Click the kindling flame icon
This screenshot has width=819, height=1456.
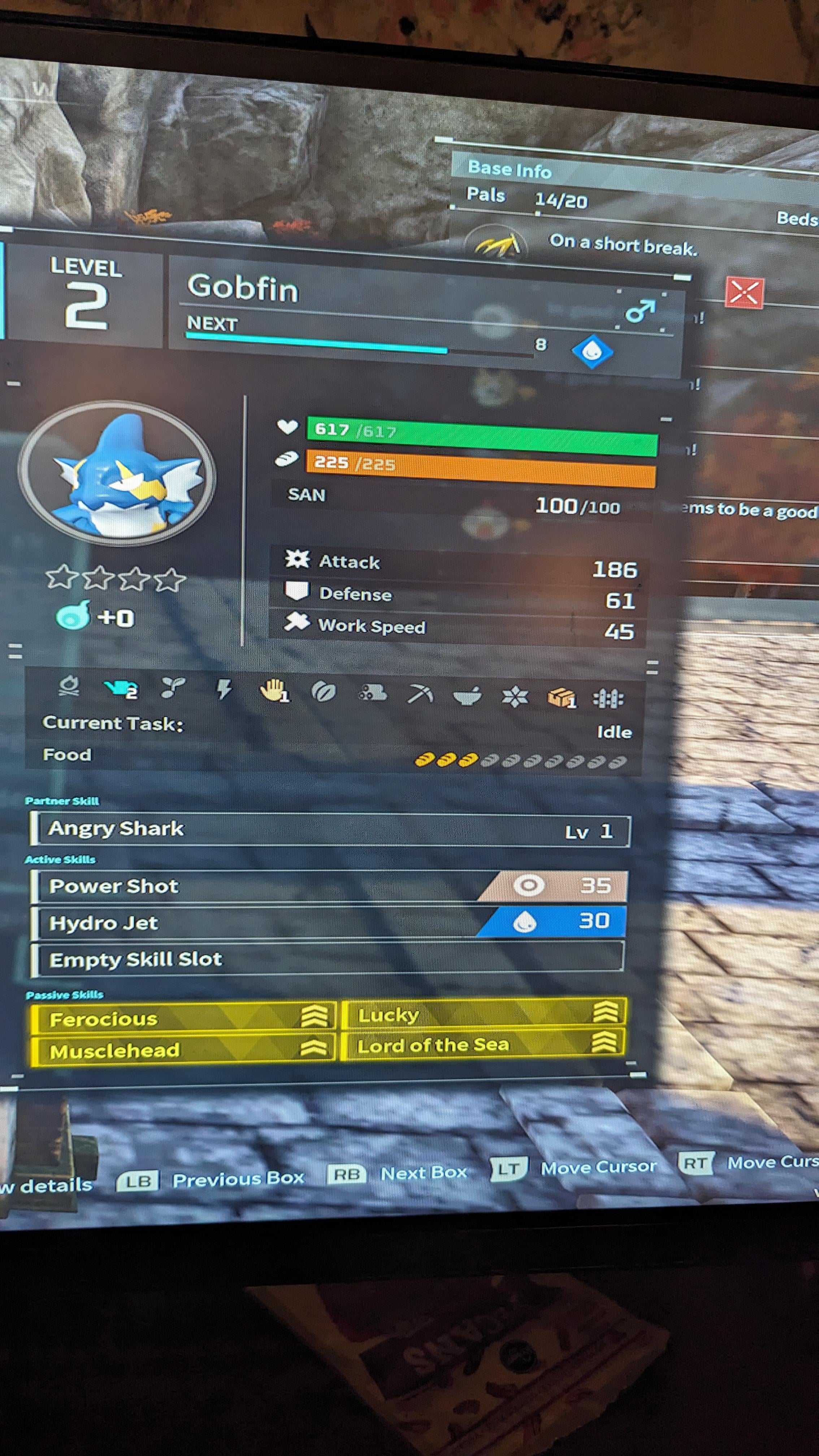click(x=70, y=686)
